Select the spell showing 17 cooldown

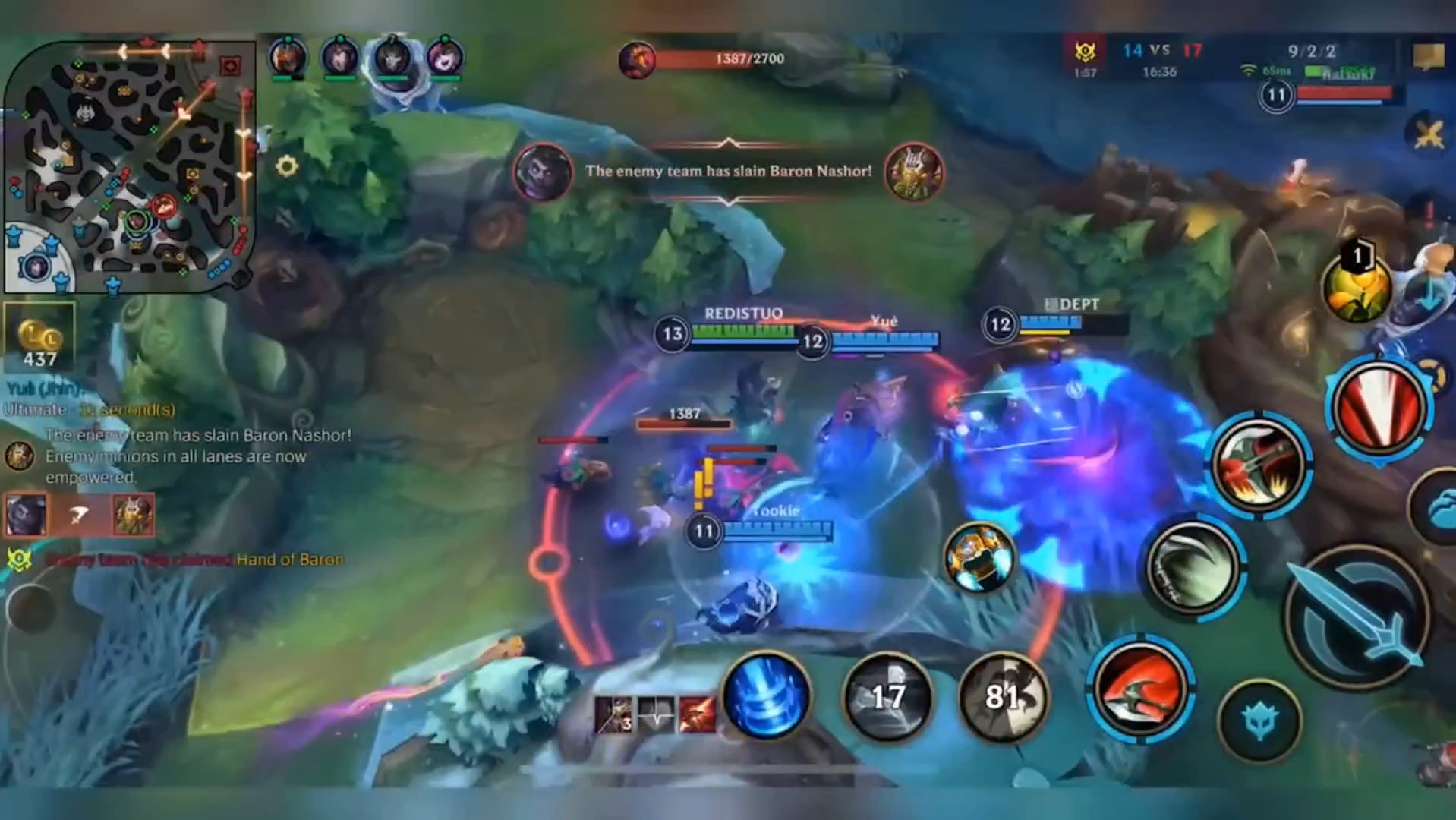(887, 697)
